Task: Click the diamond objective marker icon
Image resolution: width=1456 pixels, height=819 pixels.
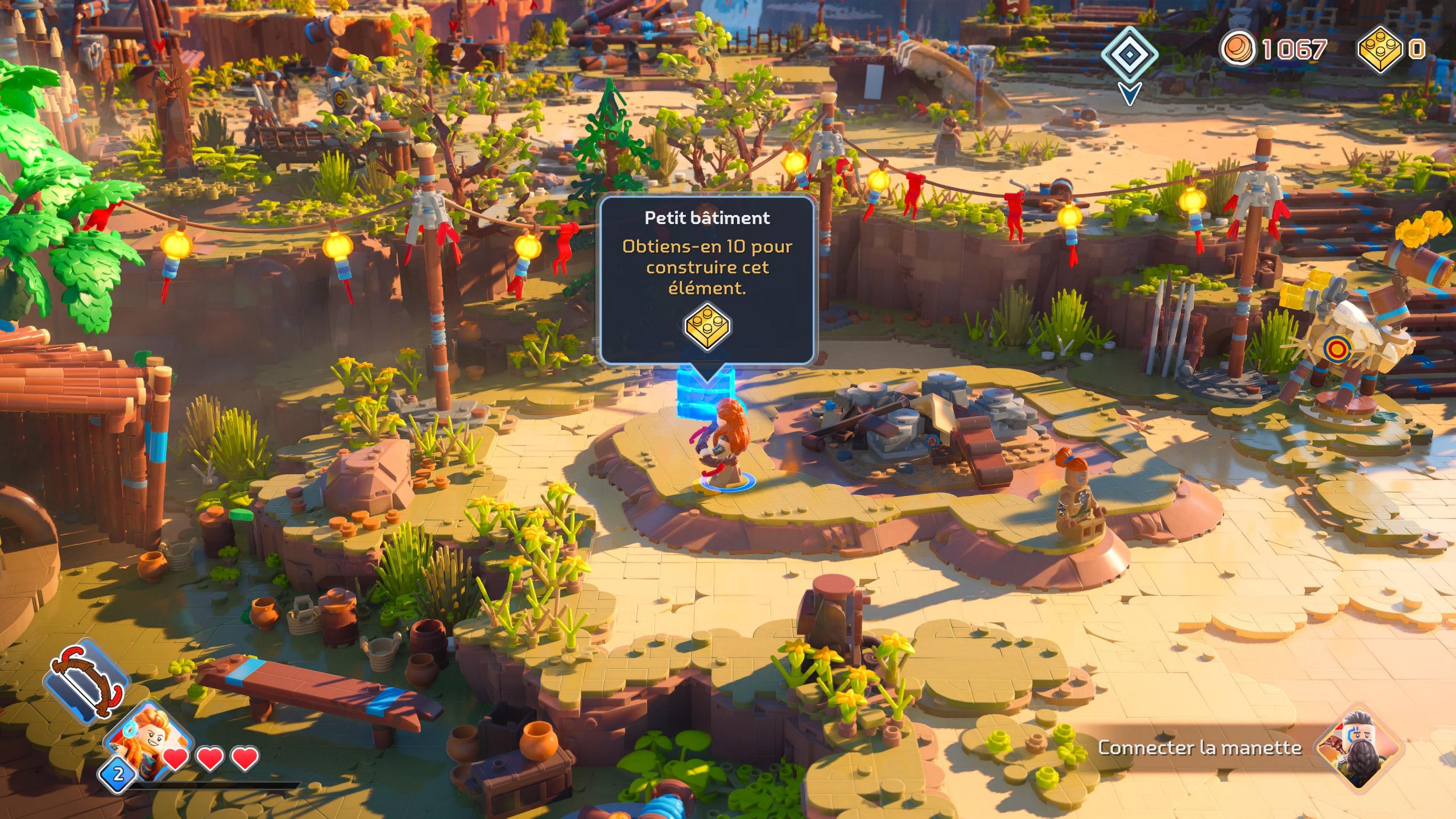Action: pos(1130,55)
